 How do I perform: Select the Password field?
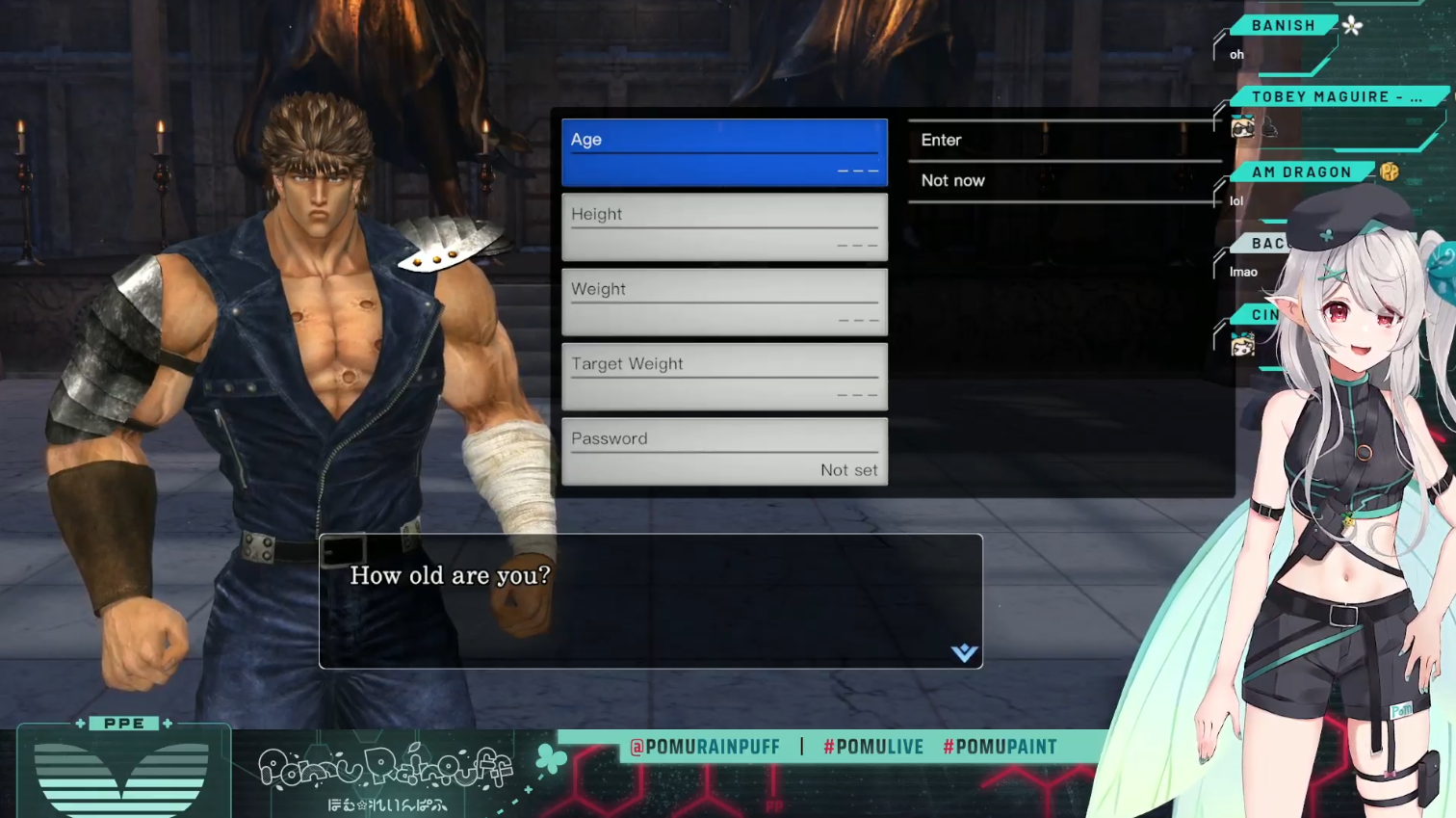click(724, 452)
